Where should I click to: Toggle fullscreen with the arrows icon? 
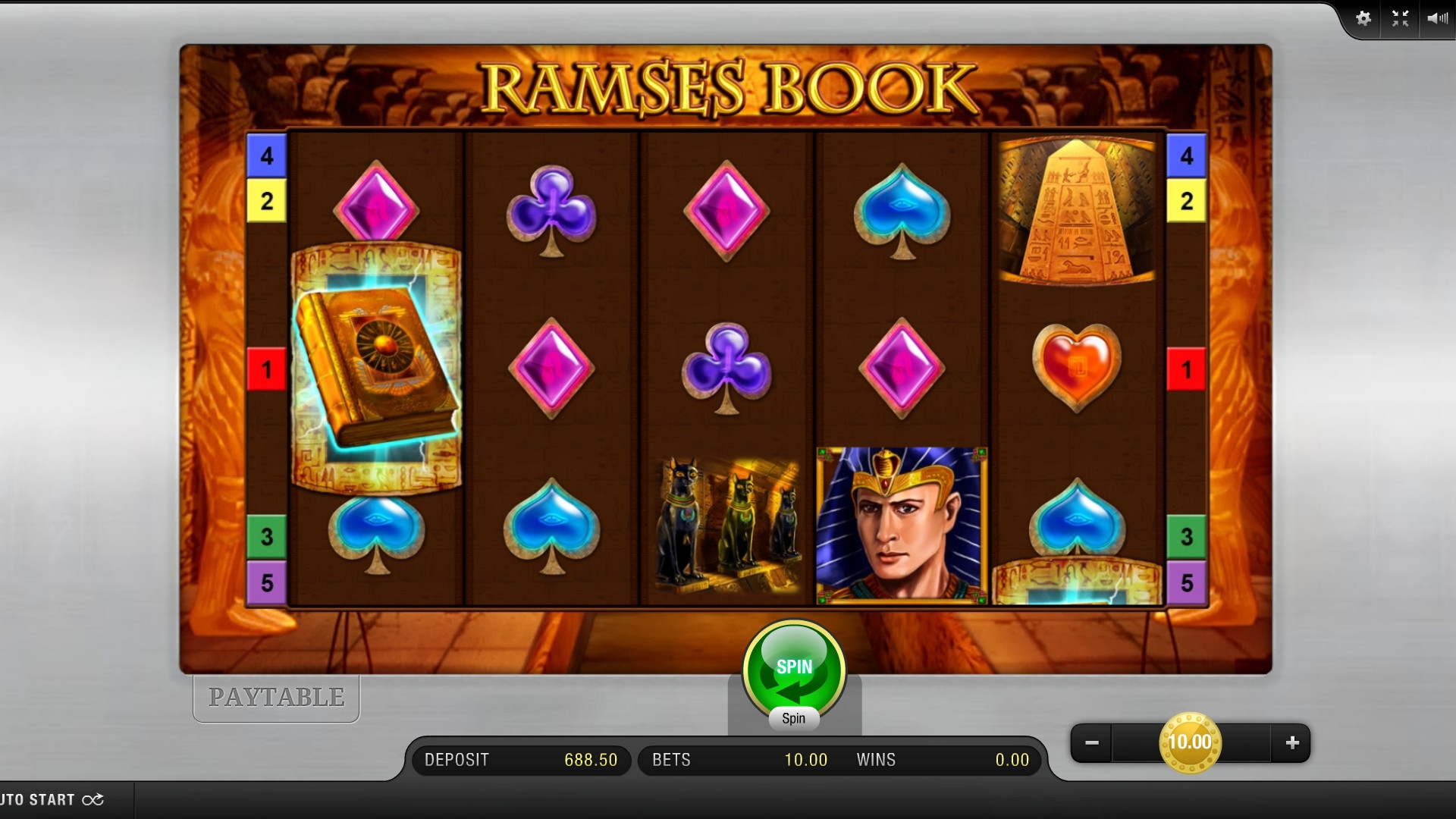click(1400, 19)
